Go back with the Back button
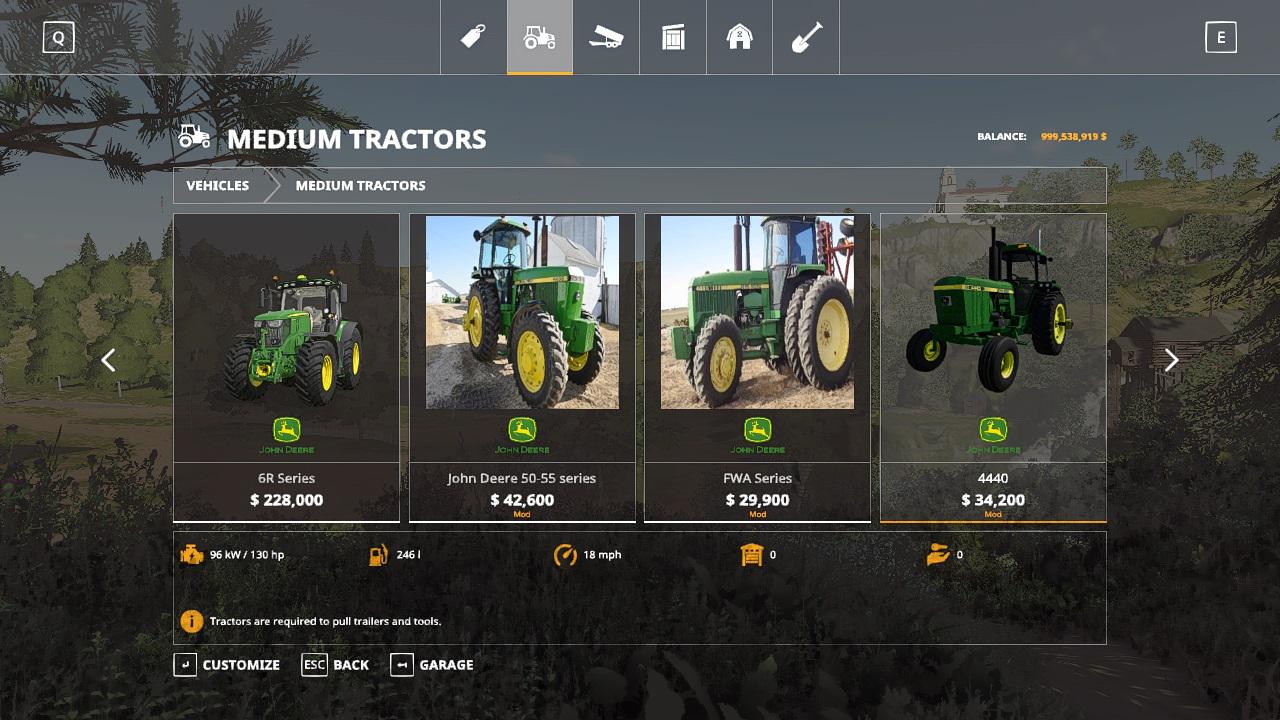Image resolution: width=1280 pixels, height=720 pixels. [x=336, y=665]
